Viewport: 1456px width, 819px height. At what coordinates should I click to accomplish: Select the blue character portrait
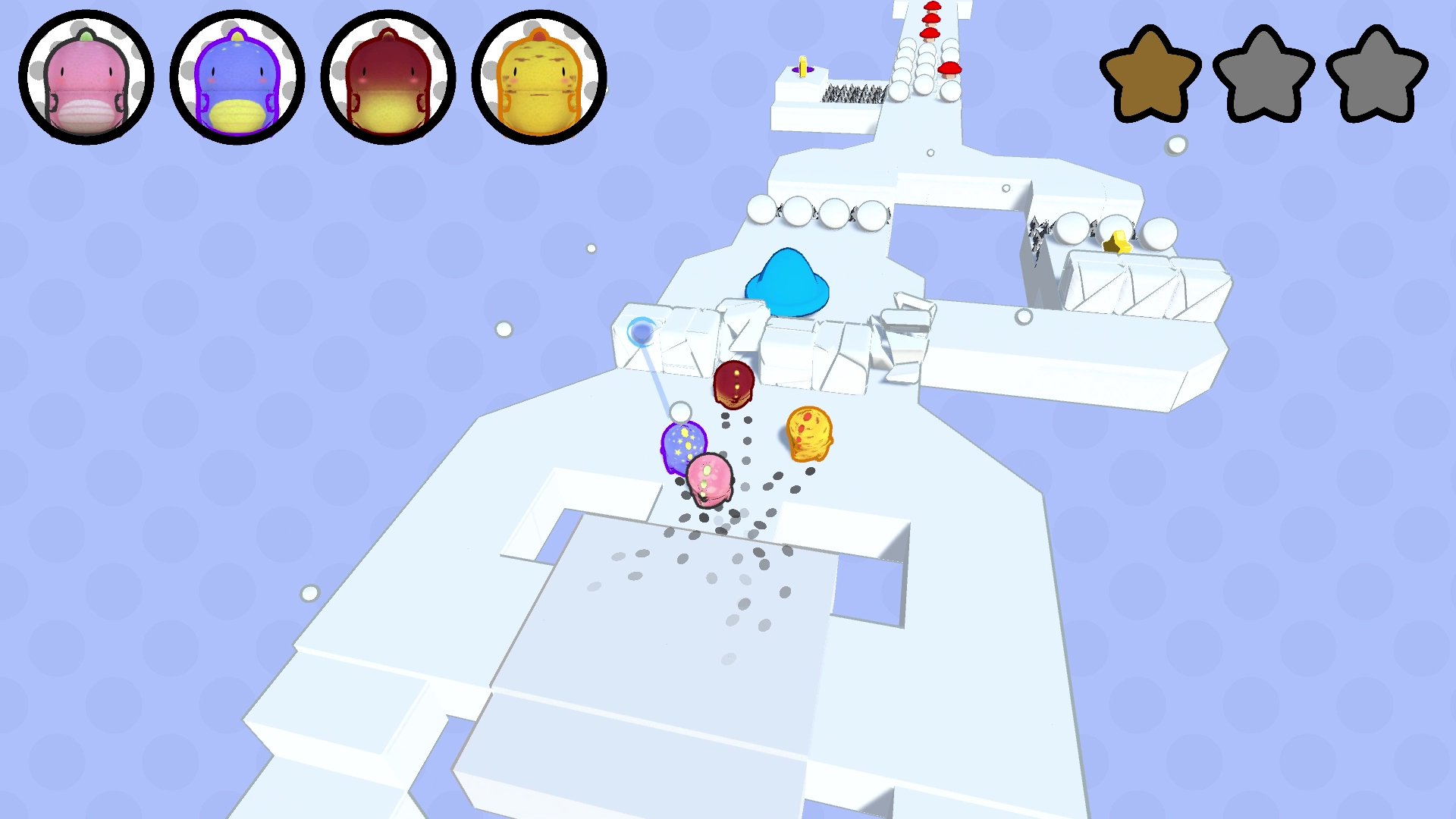tap(237, 77)
